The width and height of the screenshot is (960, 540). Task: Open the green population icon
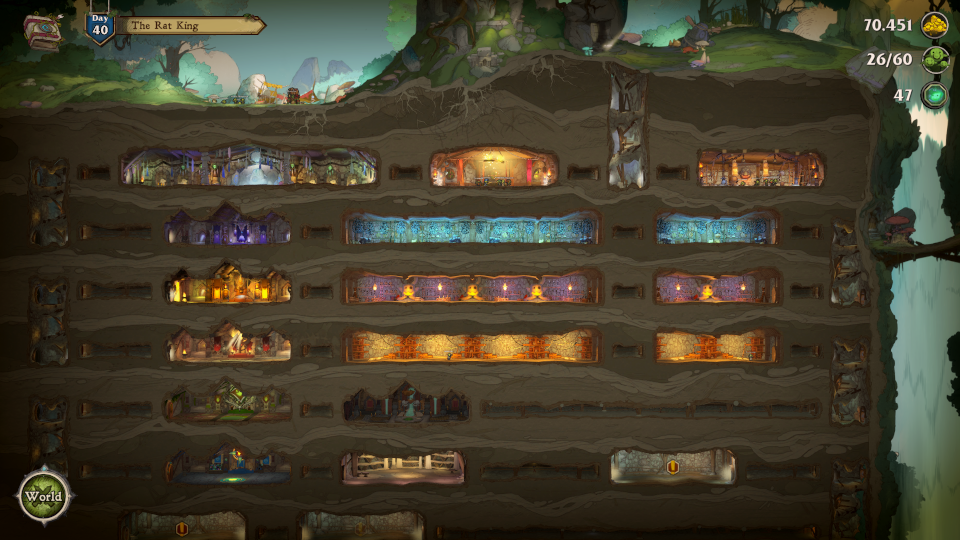click(x=935, y=59)
